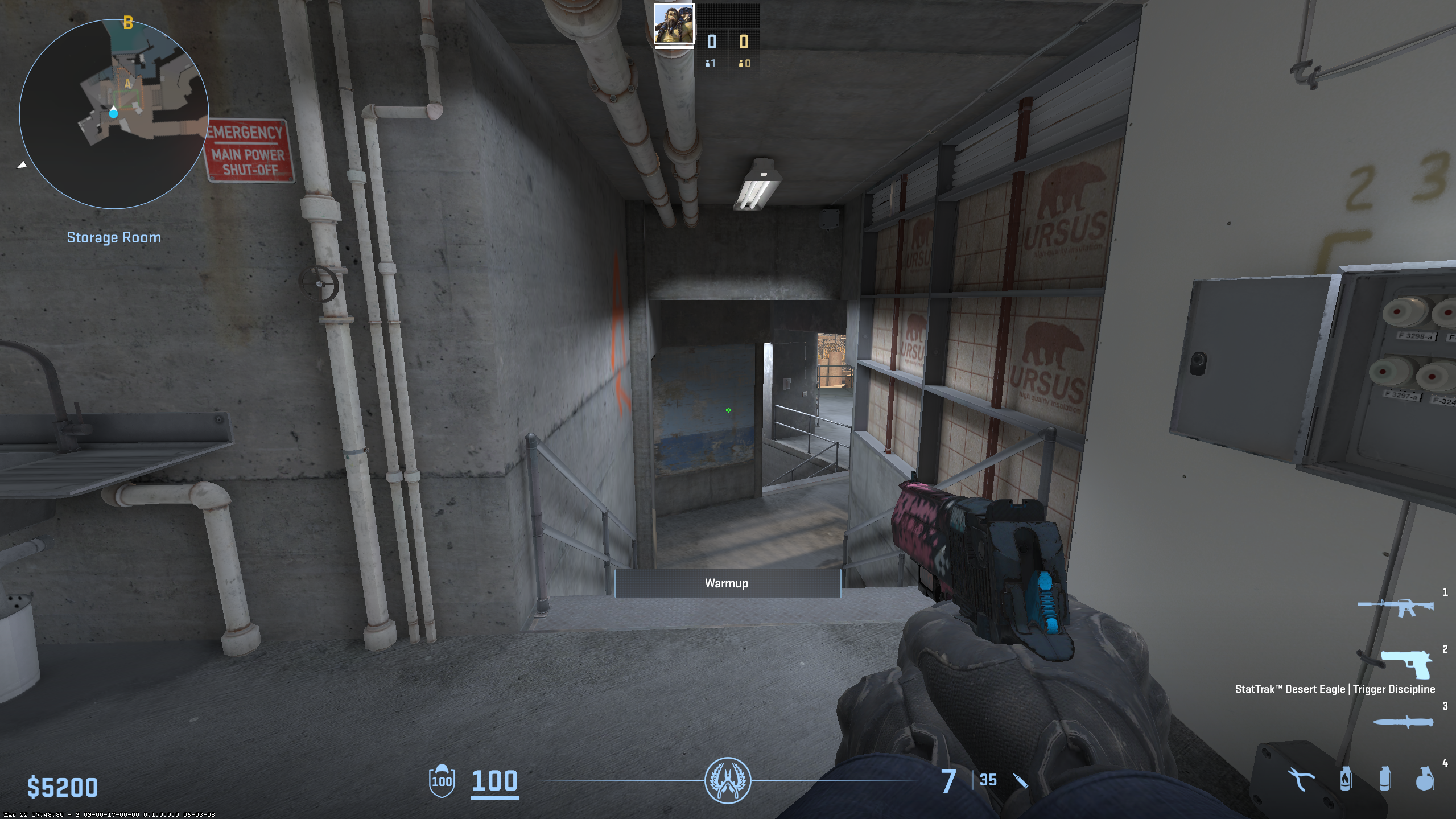Screen dimensions: 1456x819
Task: Click the player avatar above the scoreboard
Action: pos(675,23)
